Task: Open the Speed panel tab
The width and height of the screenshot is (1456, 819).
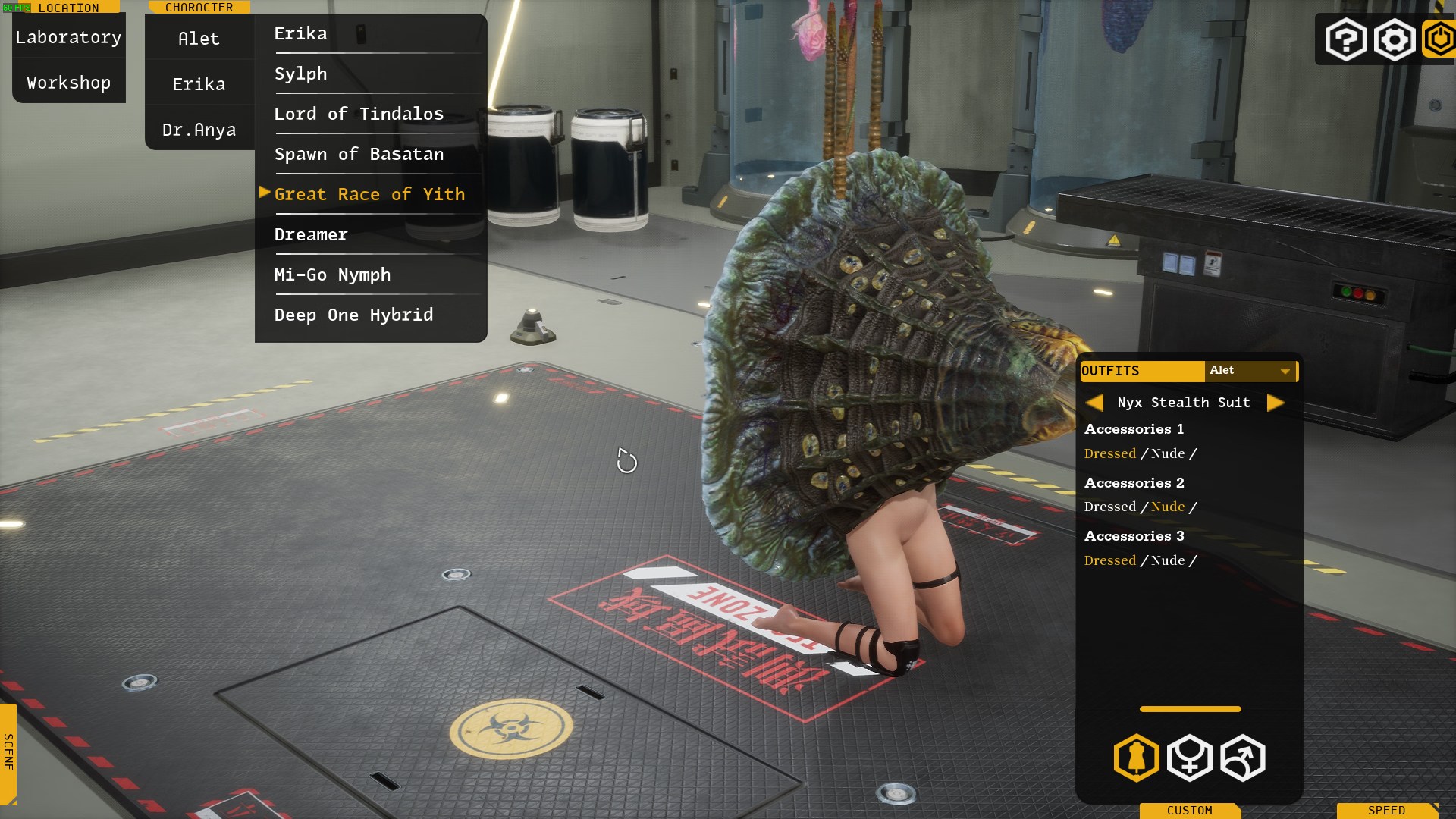Action: 1386,810
